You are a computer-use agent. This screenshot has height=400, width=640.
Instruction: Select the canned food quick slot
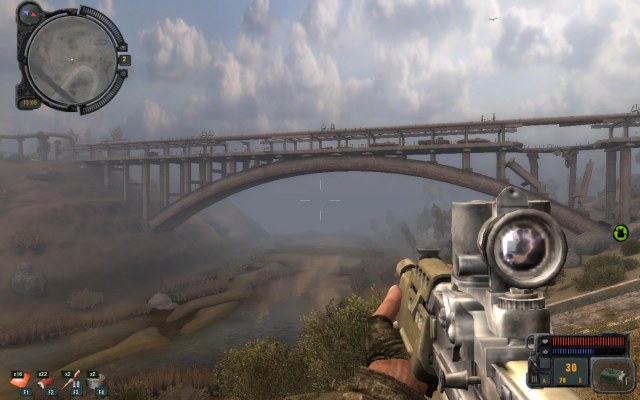(44, 382)
